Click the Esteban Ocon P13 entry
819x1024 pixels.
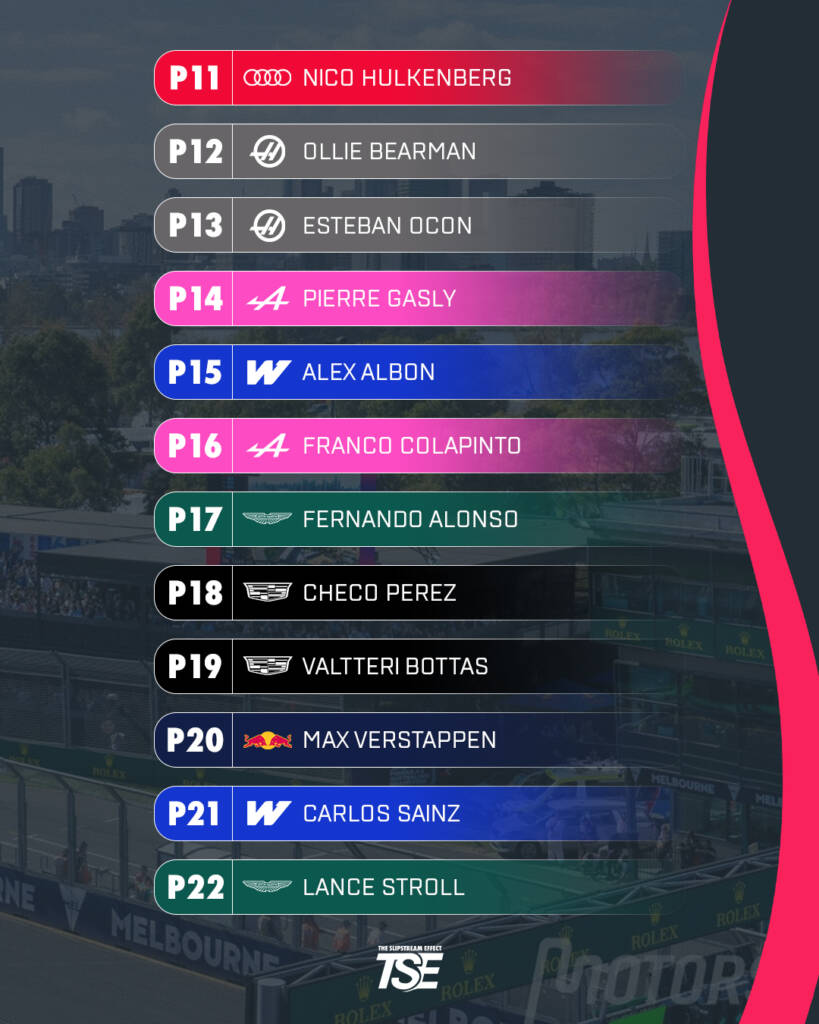pos(420,225)
